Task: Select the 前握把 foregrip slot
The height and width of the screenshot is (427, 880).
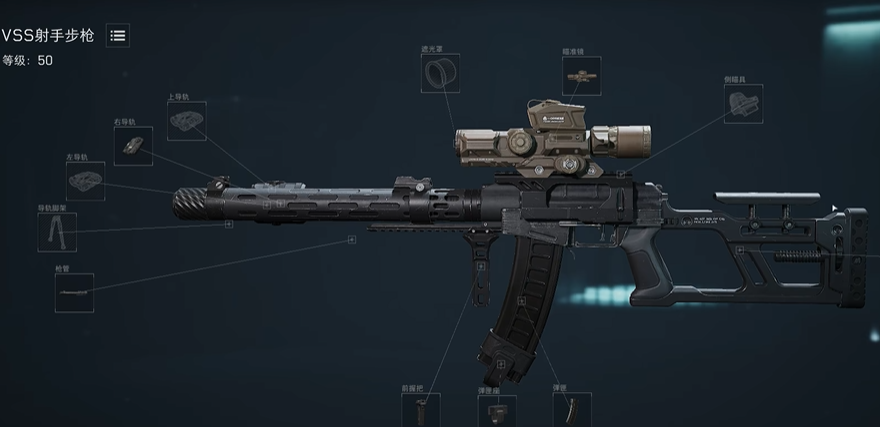Action: click(x=421, y=410)
